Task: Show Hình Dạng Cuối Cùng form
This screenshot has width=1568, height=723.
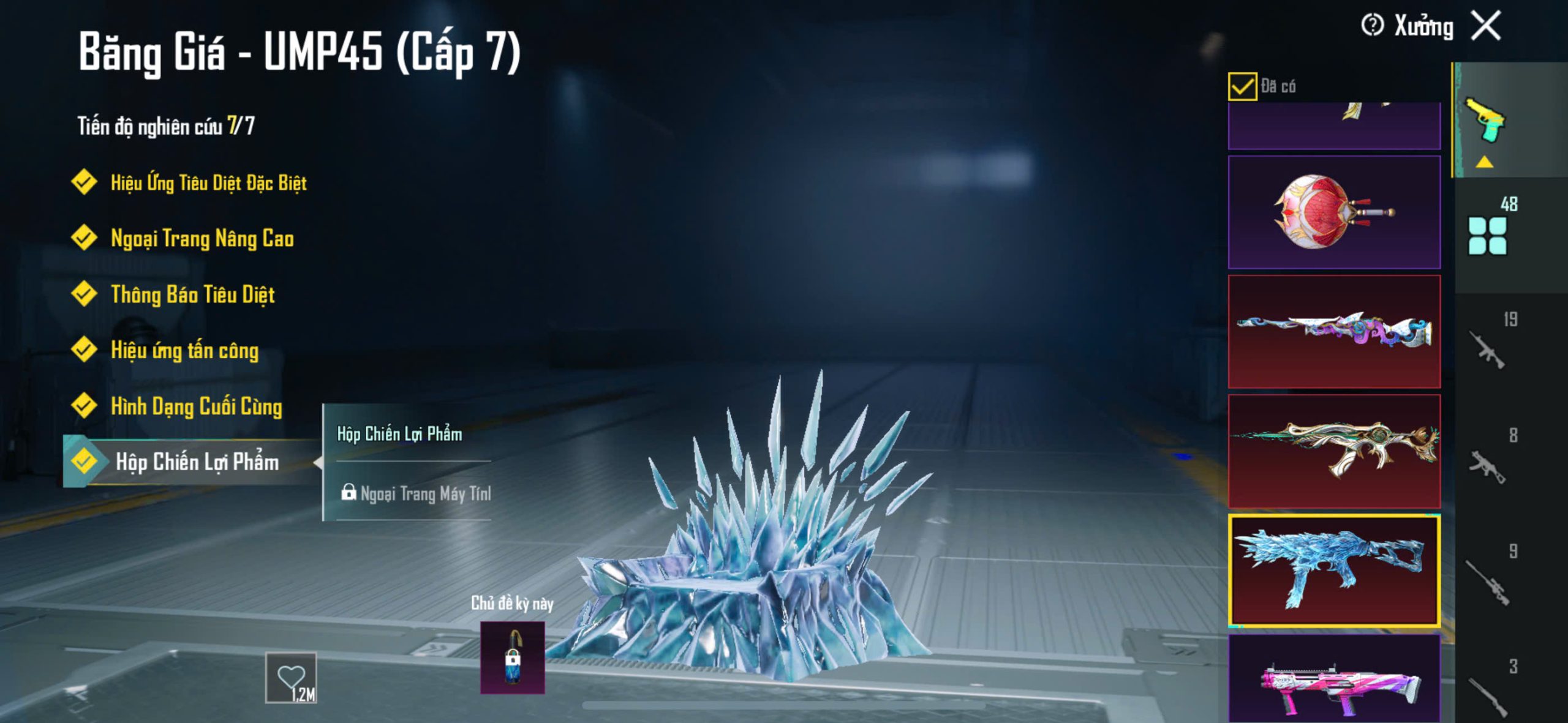Action: pos(196,406)
